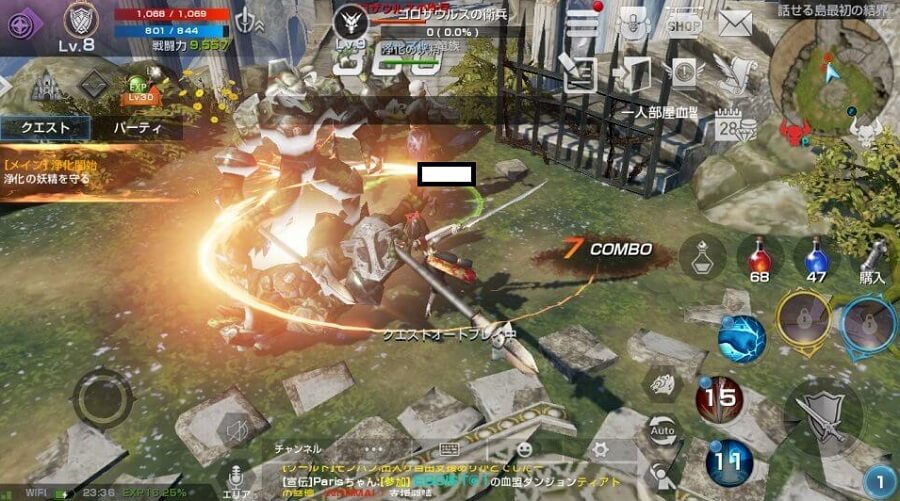Use the red HP potion
This screenshot has height=501, width=900.
click(x=760, y=258)
